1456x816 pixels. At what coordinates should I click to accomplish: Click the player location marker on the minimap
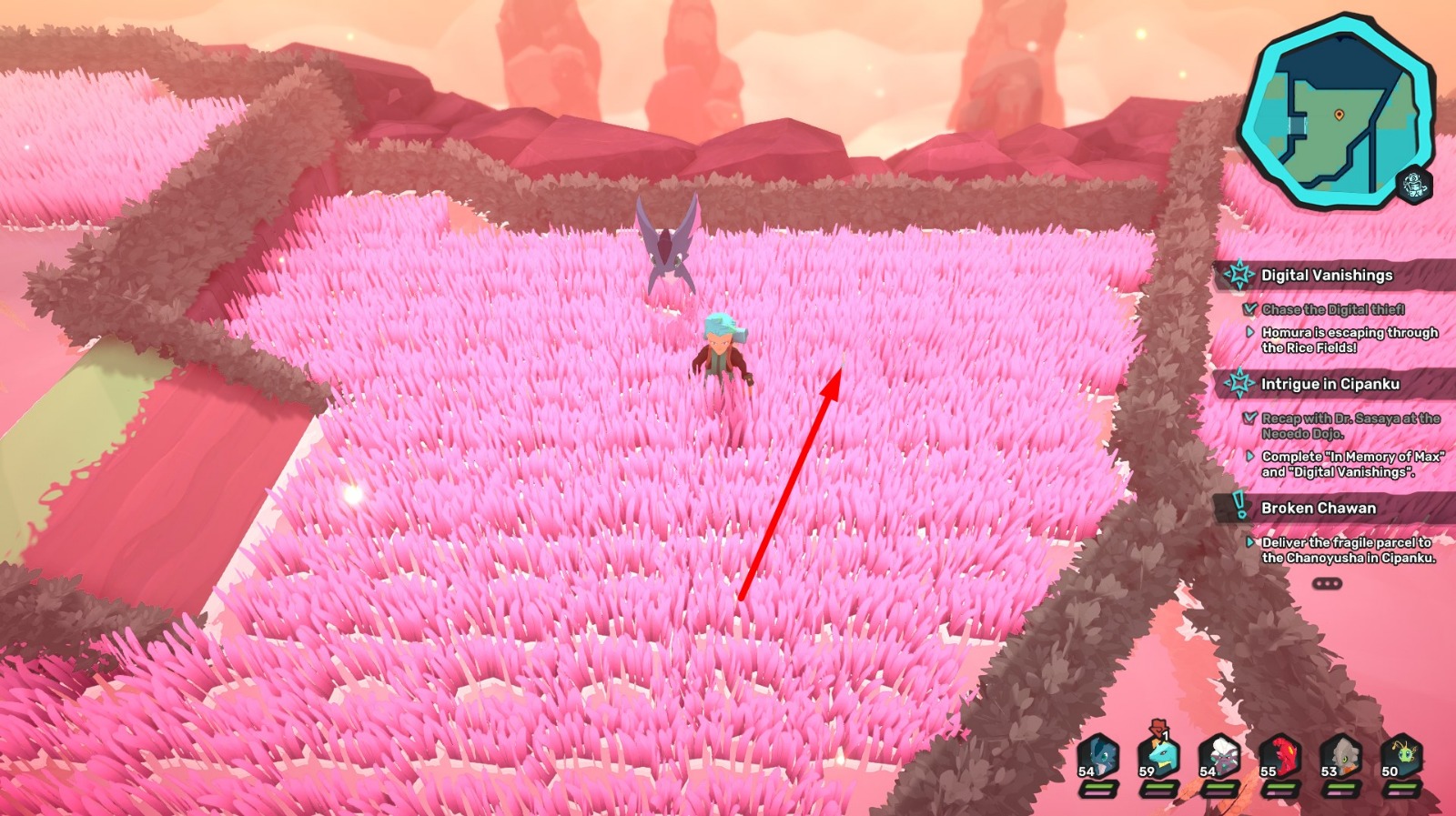point(1339,113)
